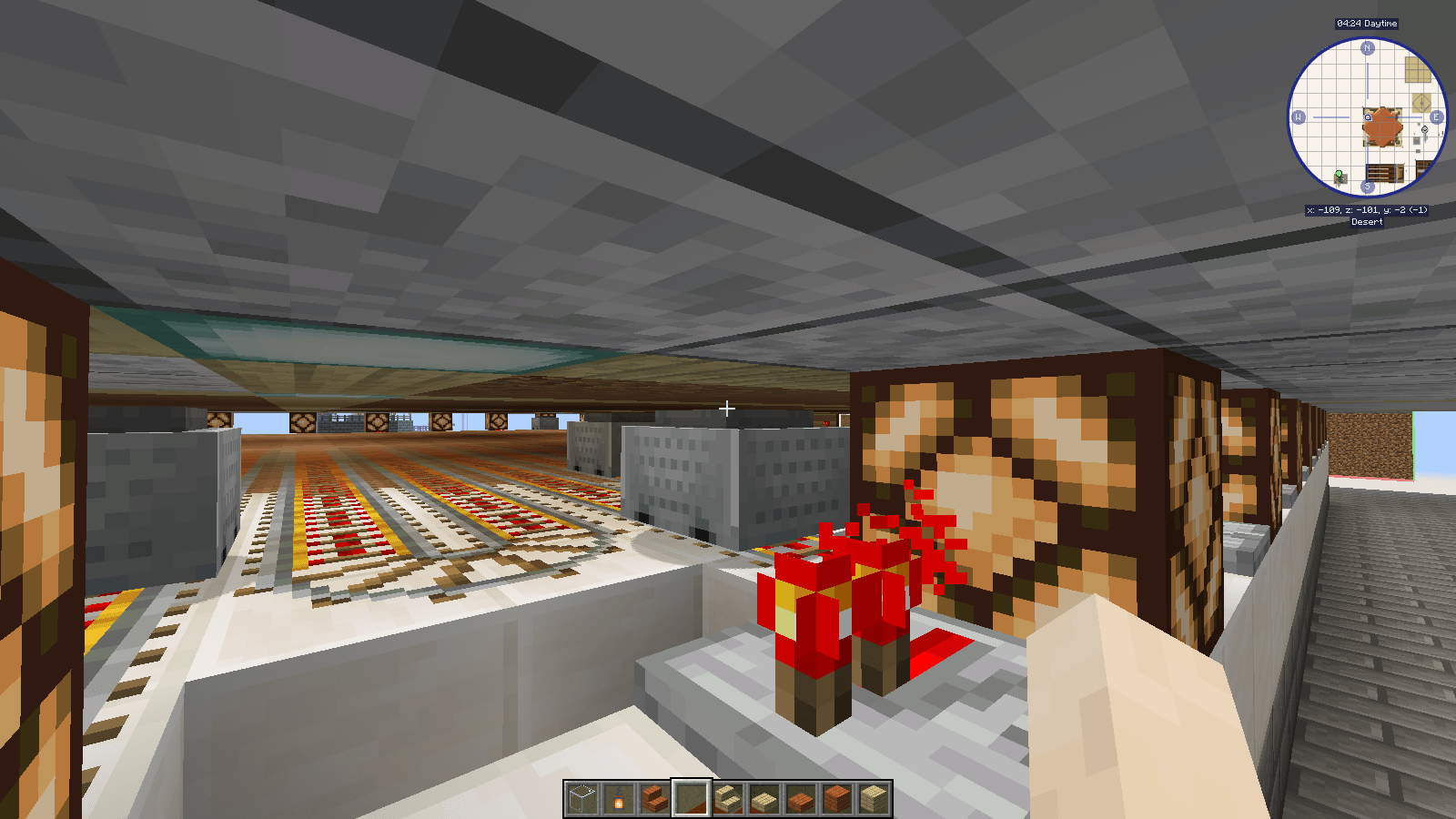Select the brick slab in the hotbar
This screenshot has height=819, width=1456.
[799, 797]
